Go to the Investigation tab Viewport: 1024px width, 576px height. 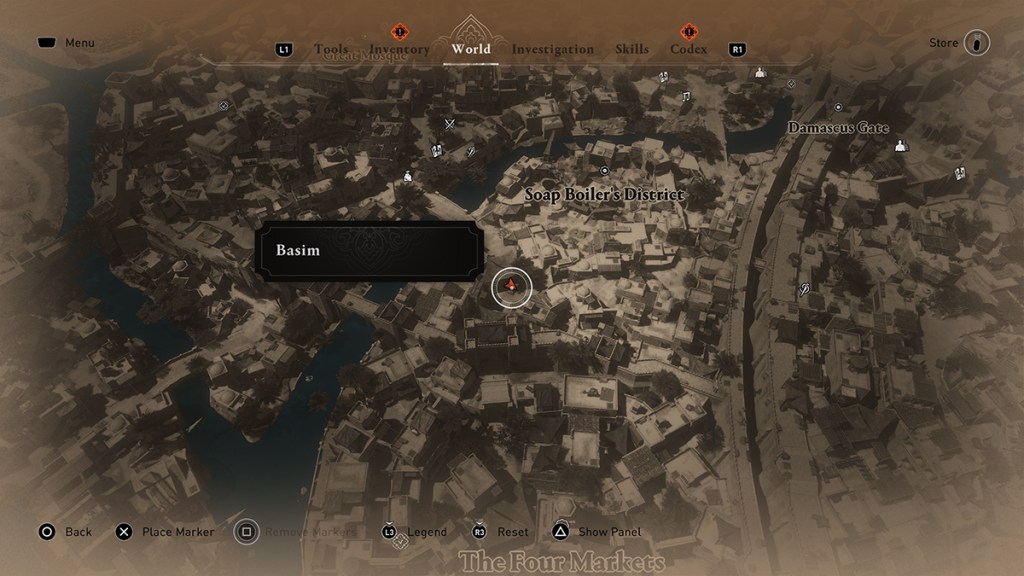tap(552, 49)
